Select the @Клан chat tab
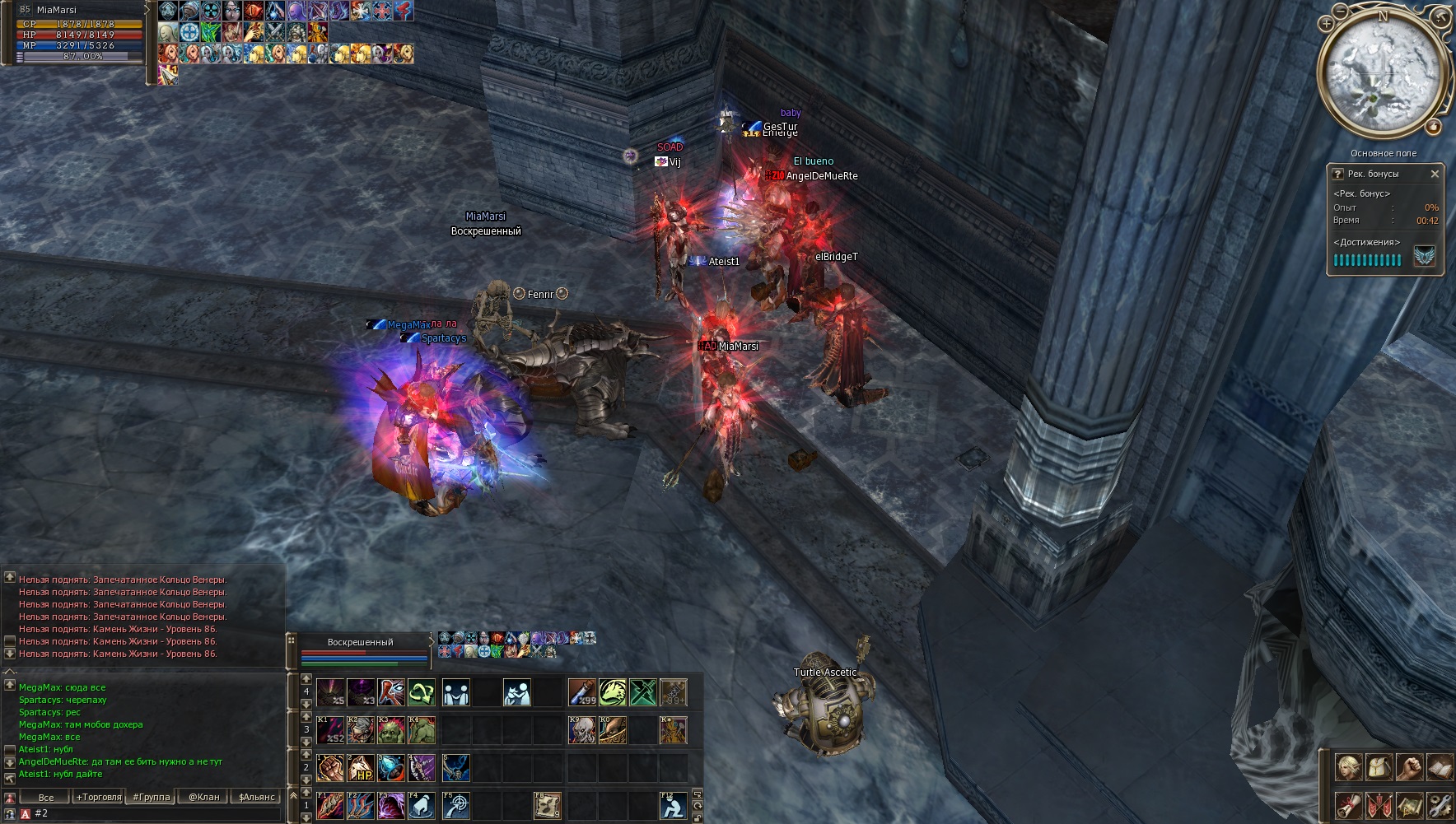1456x824 pixels. 203,797
